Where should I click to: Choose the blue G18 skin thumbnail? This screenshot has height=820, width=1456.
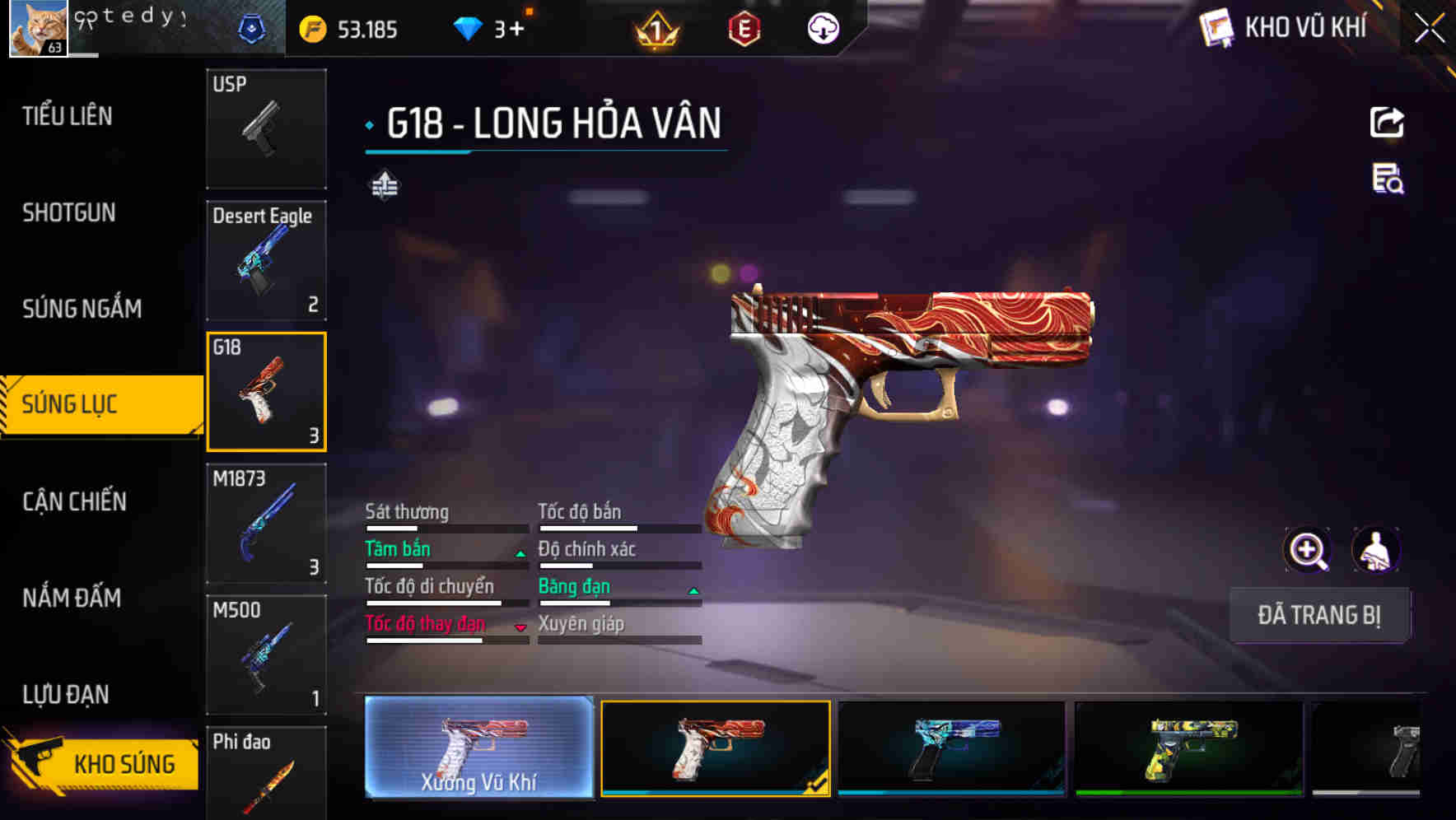(x=951, y=748)
